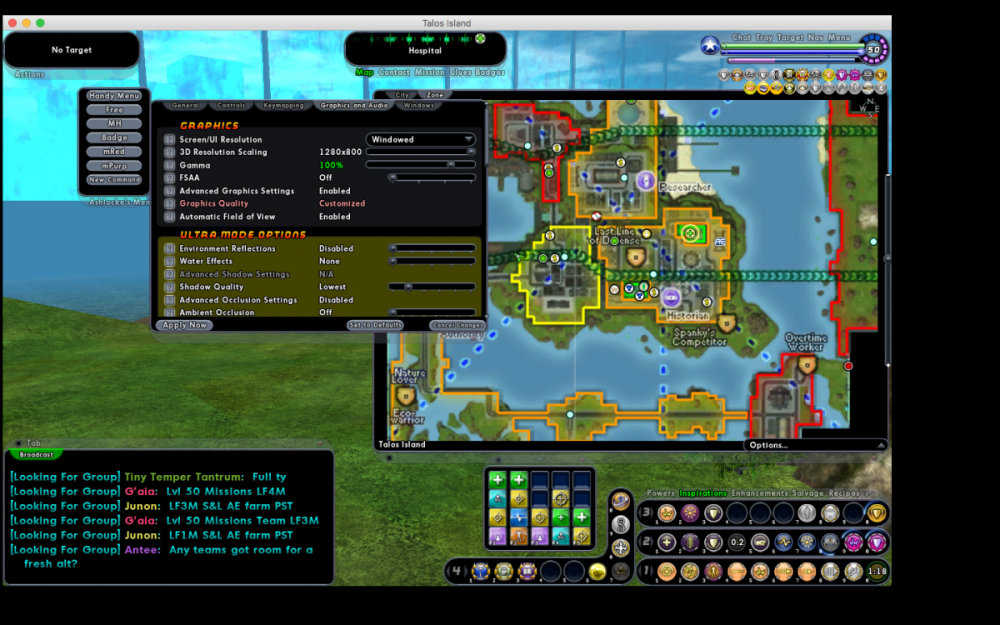Click the Apply Now button
This screenshot has width=1000, height=625.
tap(185, 325)
